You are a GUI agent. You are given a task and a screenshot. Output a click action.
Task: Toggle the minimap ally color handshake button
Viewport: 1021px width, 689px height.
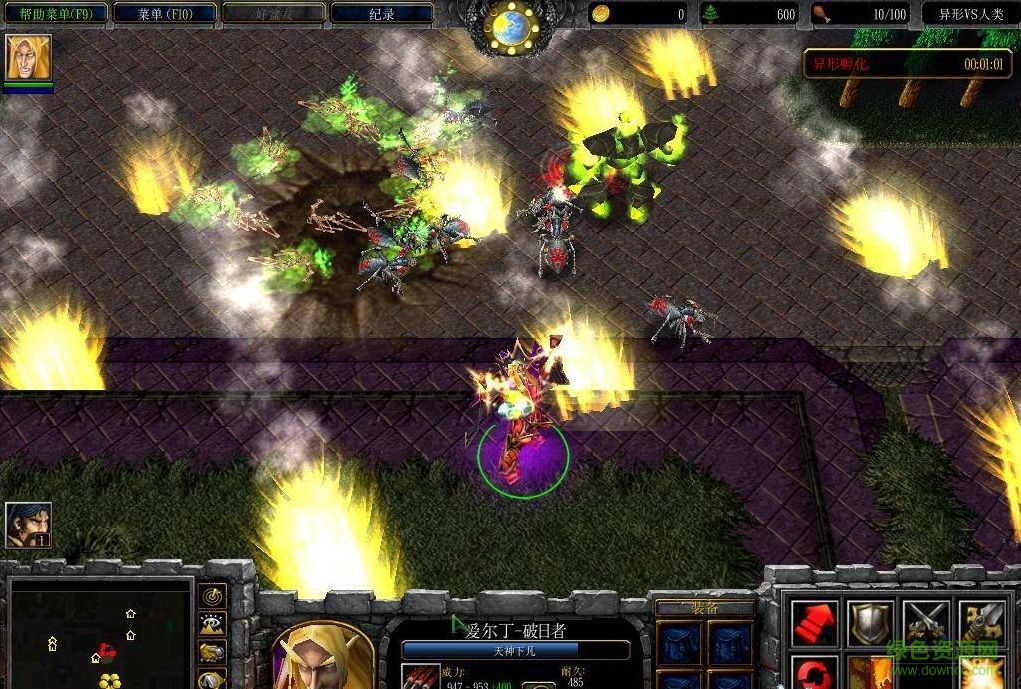click(x=212, y=653)
